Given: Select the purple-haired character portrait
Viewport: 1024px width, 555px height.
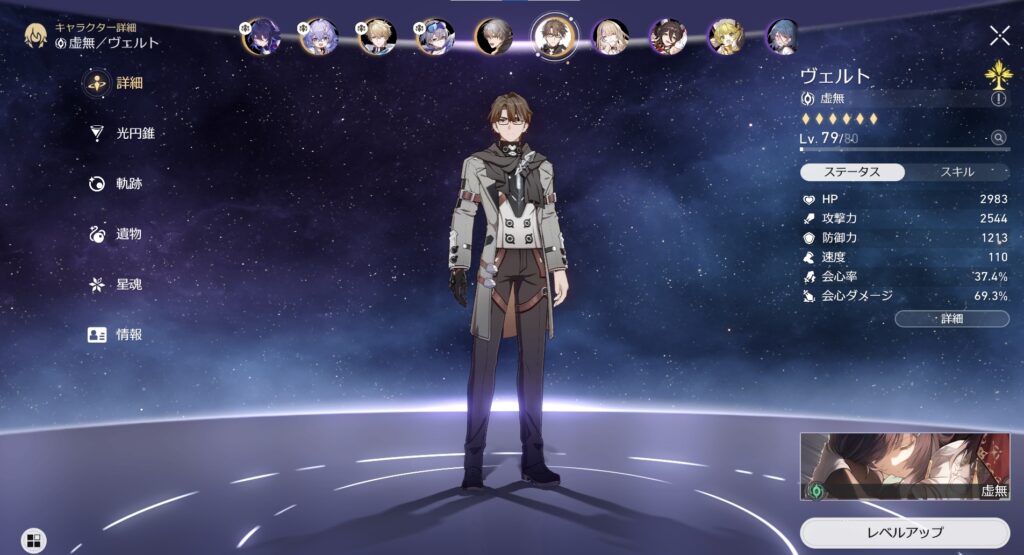Looking at the screenshot, I should pyautogui.click(x=261, y=37).
